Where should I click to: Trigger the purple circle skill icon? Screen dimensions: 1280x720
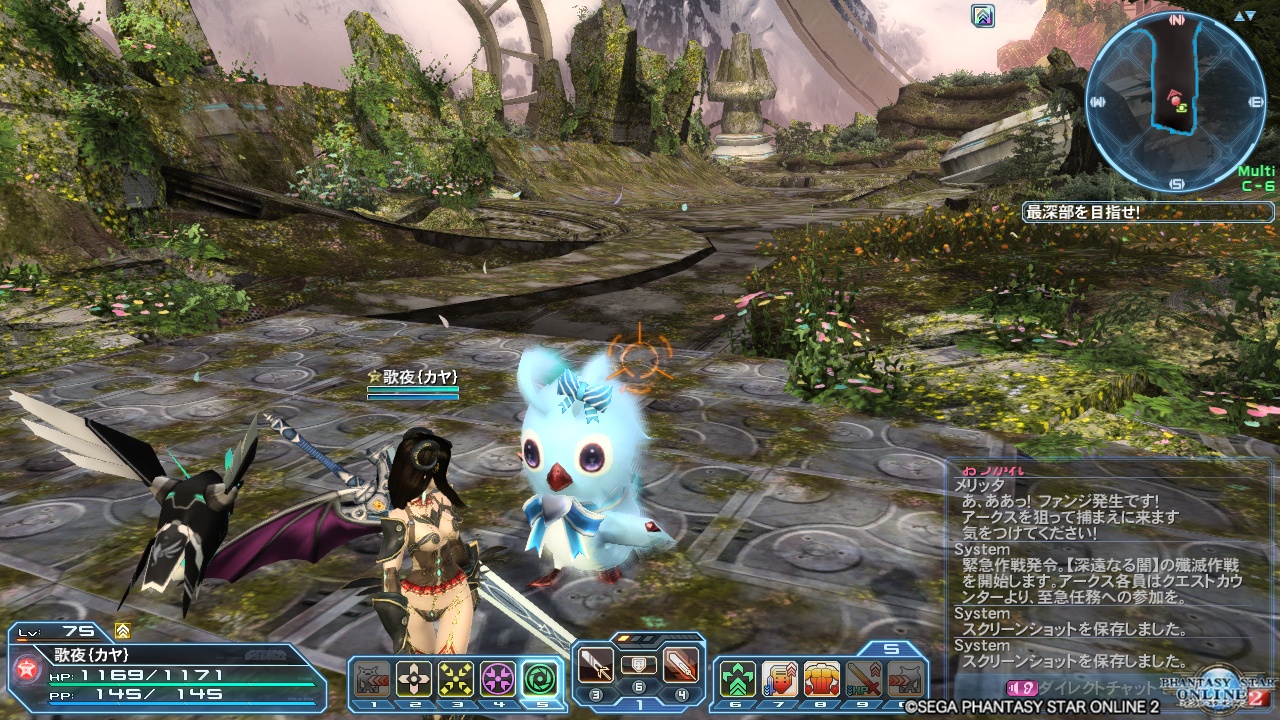point(498,679)
